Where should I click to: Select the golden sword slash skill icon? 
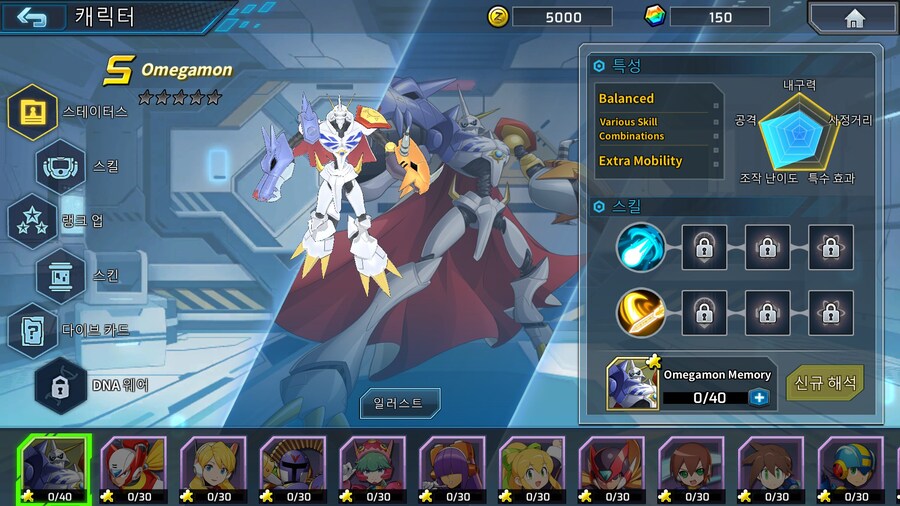click(640, 313)
